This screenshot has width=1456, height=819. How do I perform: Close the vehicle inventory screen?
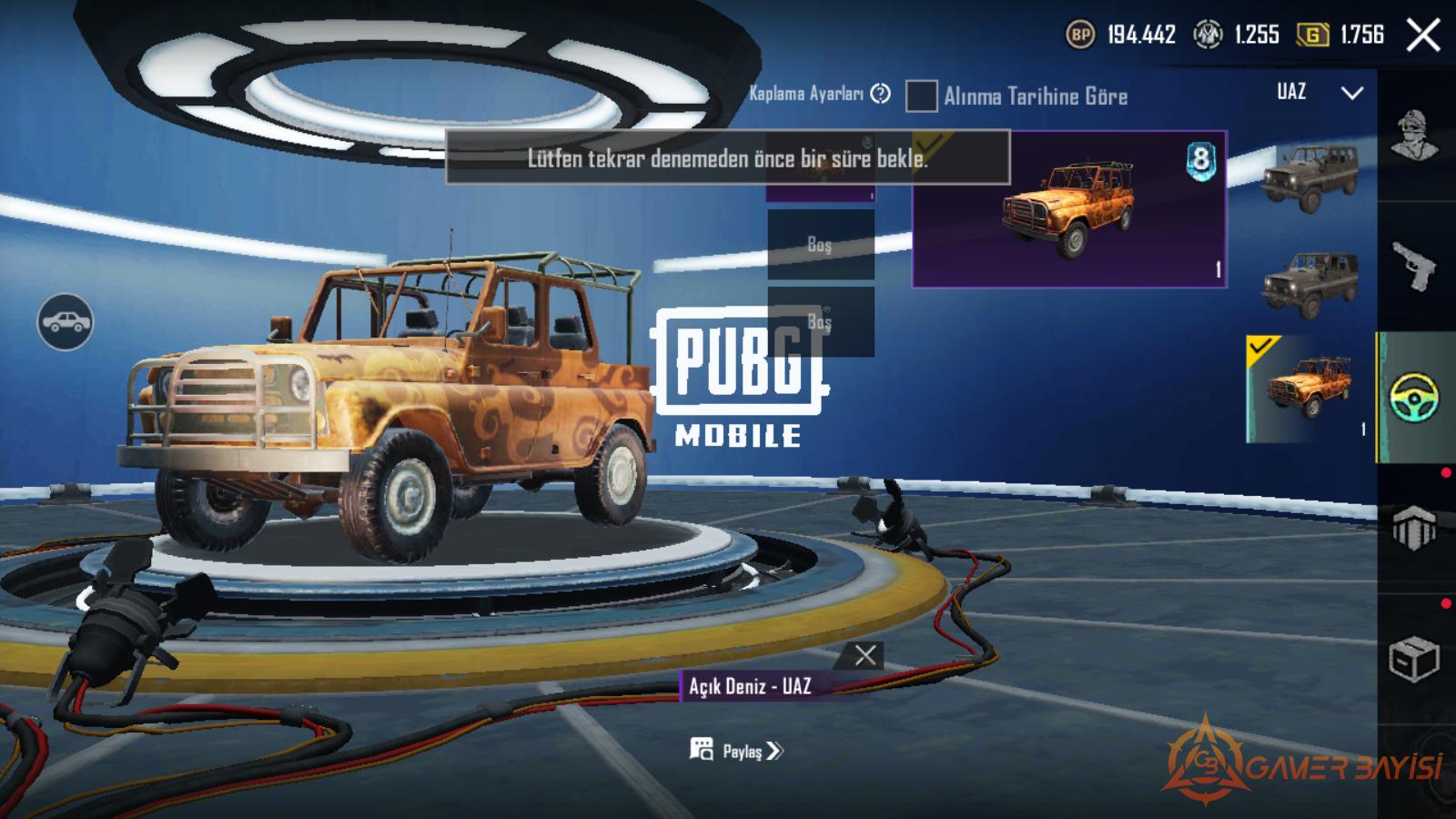[1423, 36]
